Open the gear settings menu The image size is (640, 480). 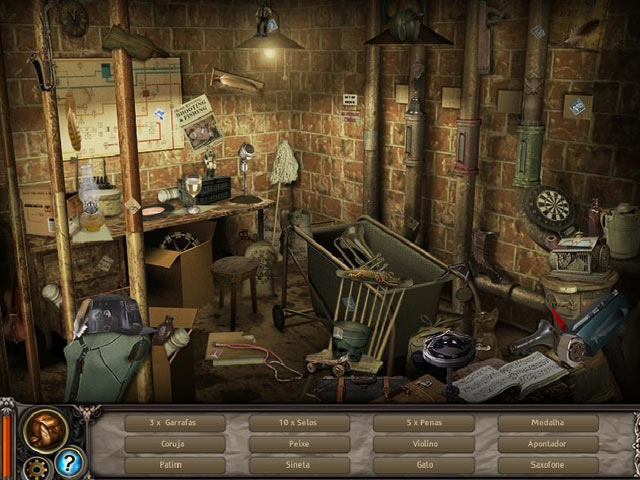[39, 466]
